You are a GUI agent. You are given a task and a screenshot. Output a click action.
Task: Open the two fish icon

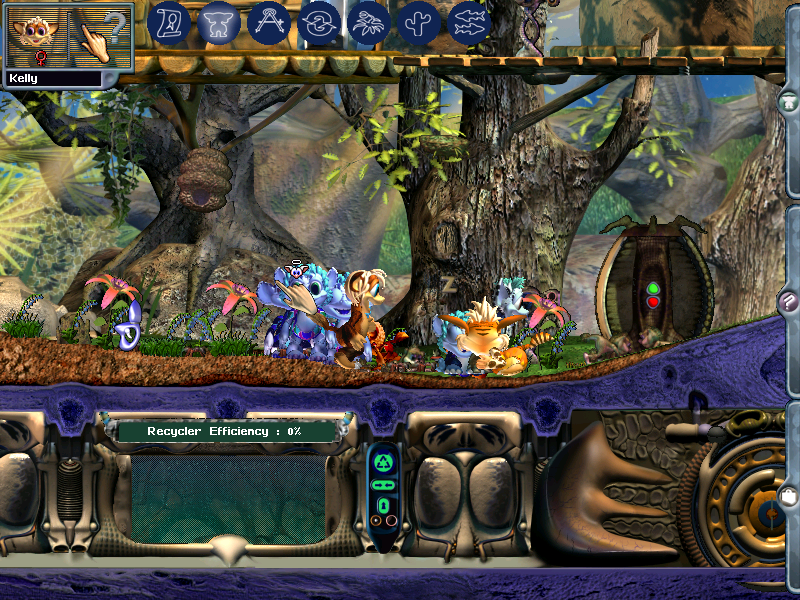pyautogui.click(x=470, y=23)
